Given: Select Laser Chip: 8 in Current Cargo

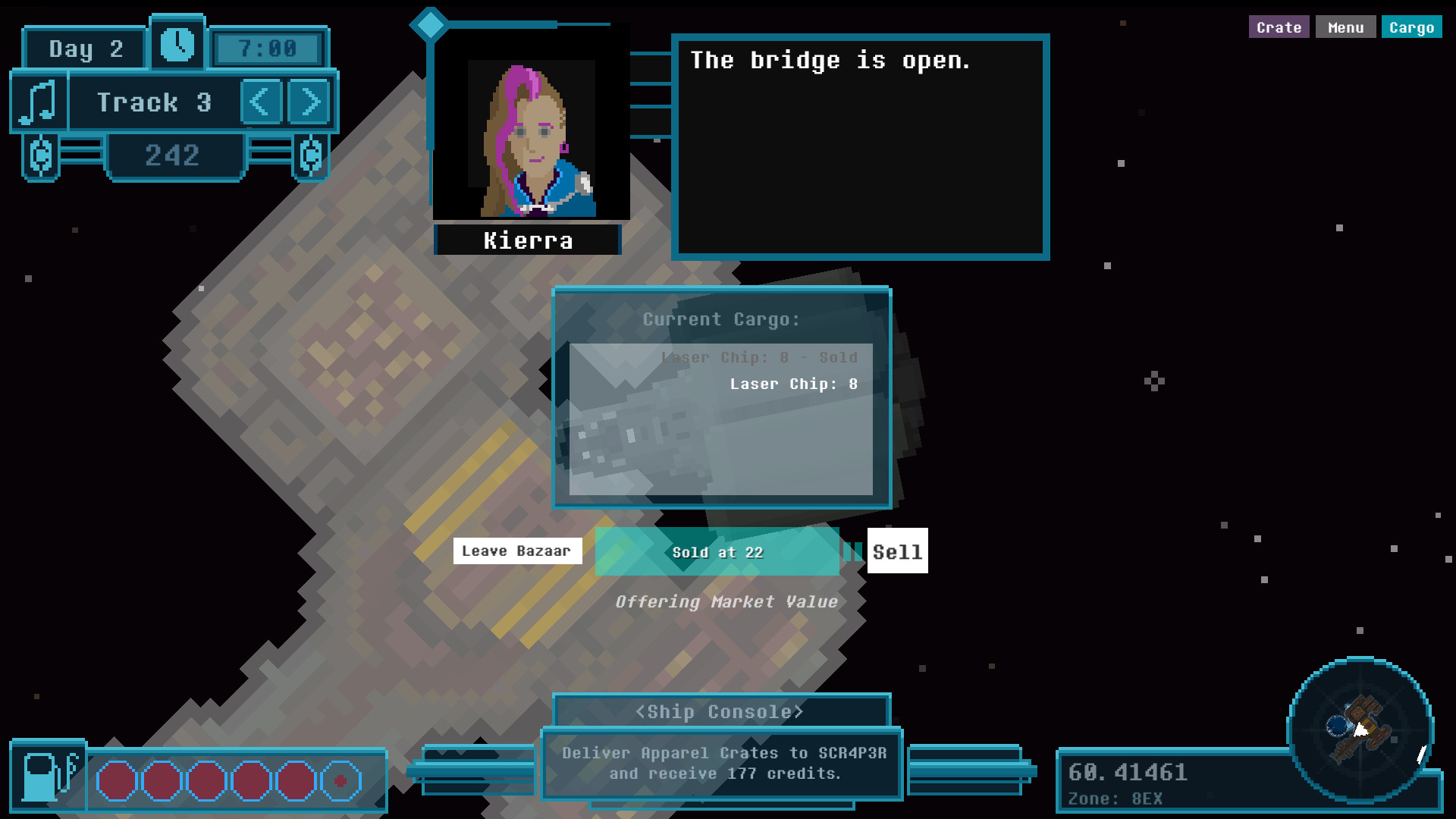Looking at the screenshot, I should pyautogui.click(x=793, y=384).
